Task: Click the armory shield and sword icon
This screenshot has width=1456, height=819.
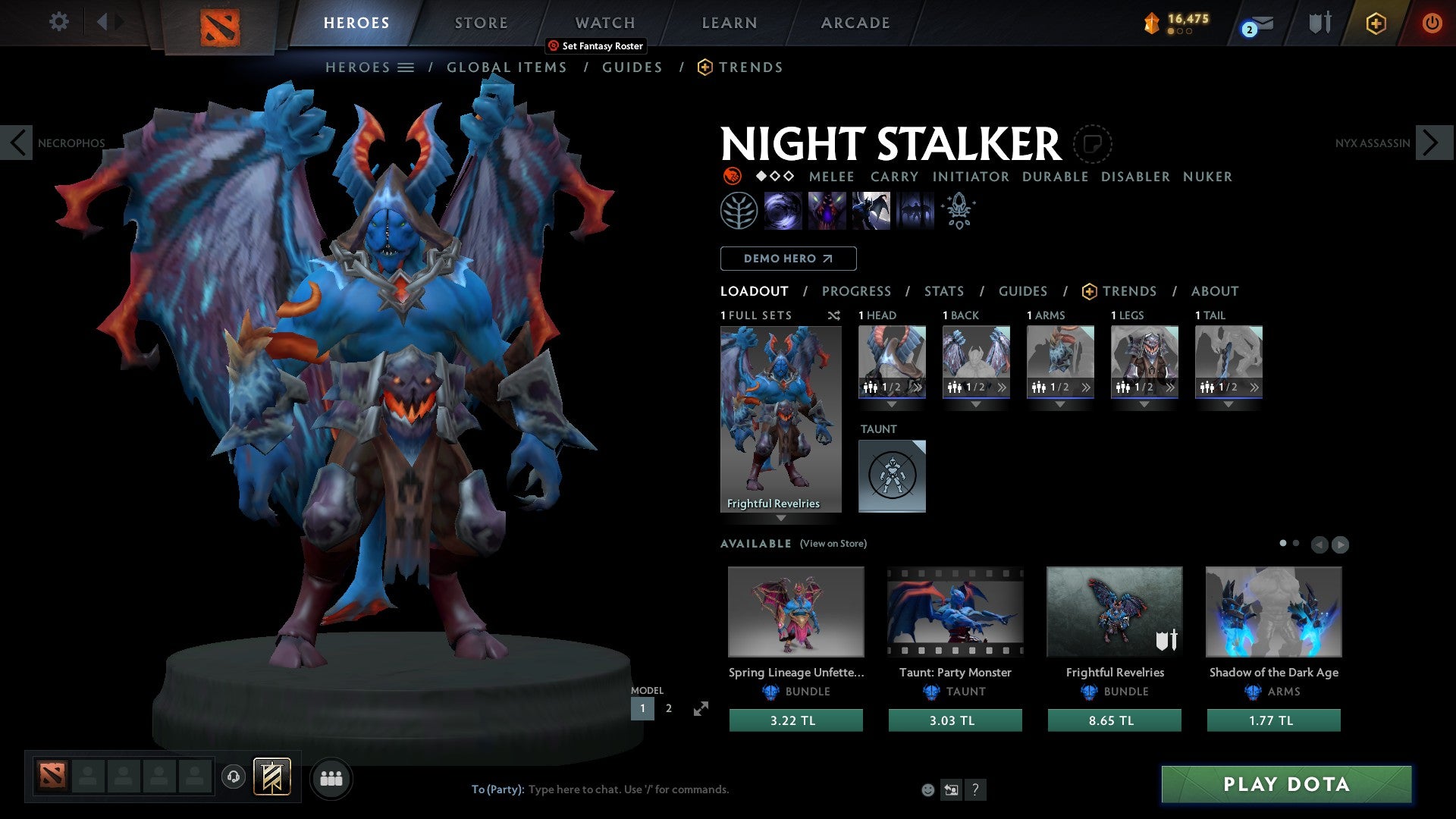Action: [x=1319, y=23]
